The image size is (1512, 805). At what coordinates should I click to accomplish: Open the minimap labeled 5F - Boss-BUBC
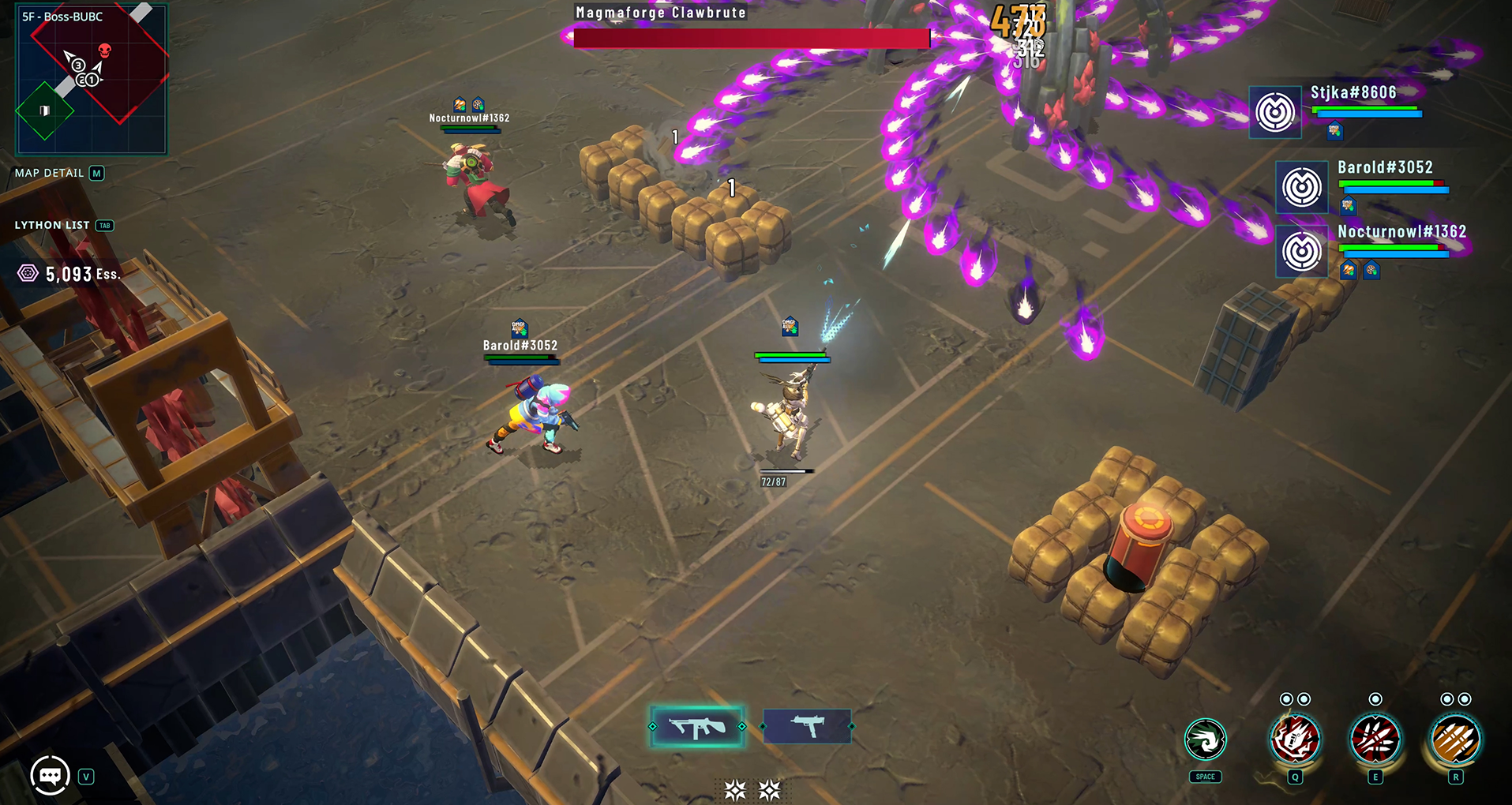(92, 79)
